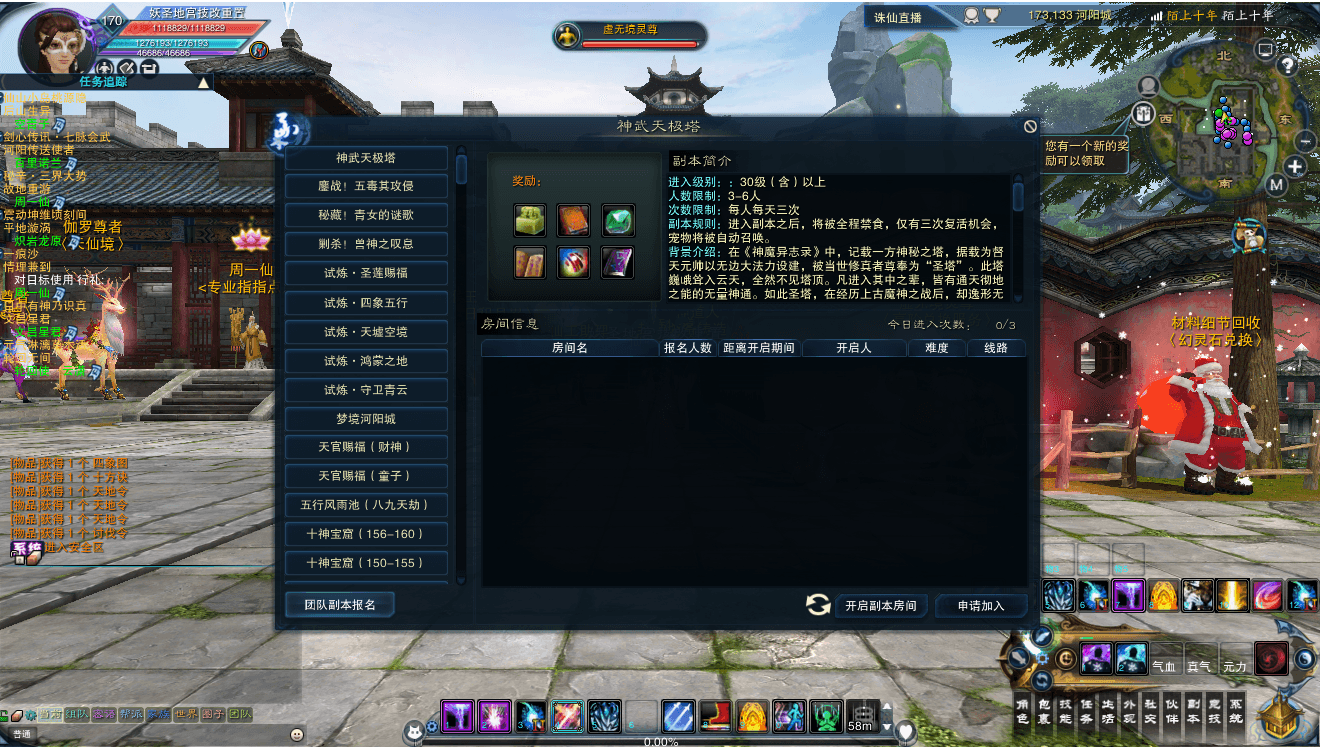Viewport: 1320px width, 747px height.
Task: Click 团队副本报名 sign-up button
Action: 339,605
